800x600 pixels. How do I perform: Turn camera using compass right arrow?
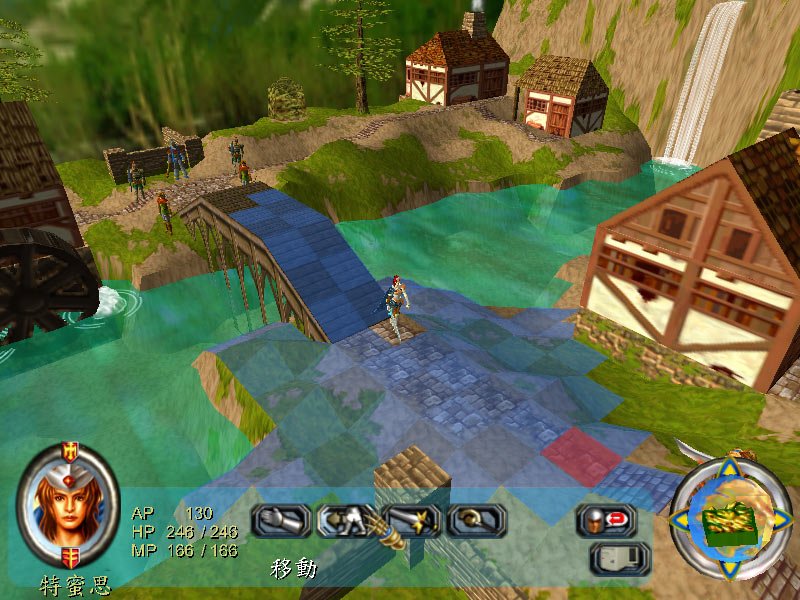coord(780,518)
